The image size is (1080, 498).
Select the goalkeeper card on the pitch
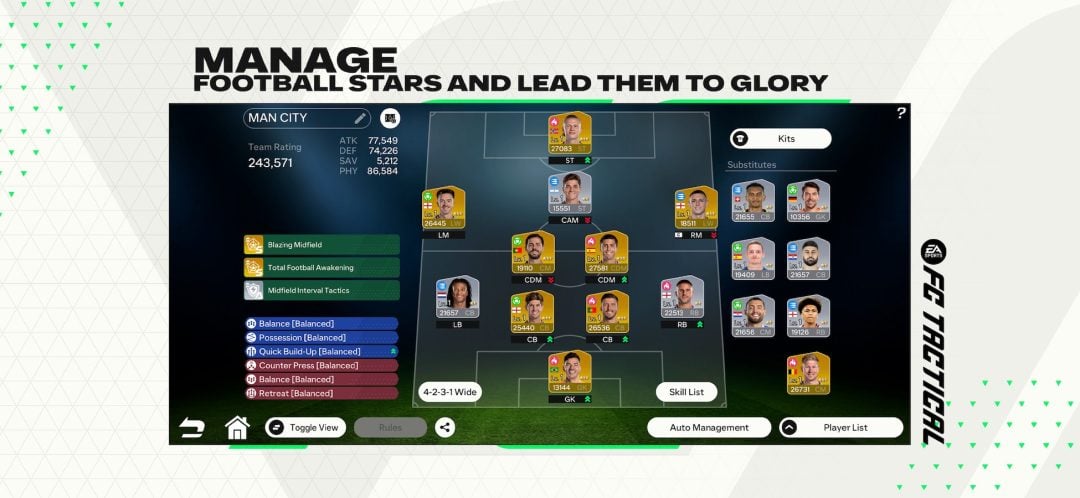[x=570, y=373]
